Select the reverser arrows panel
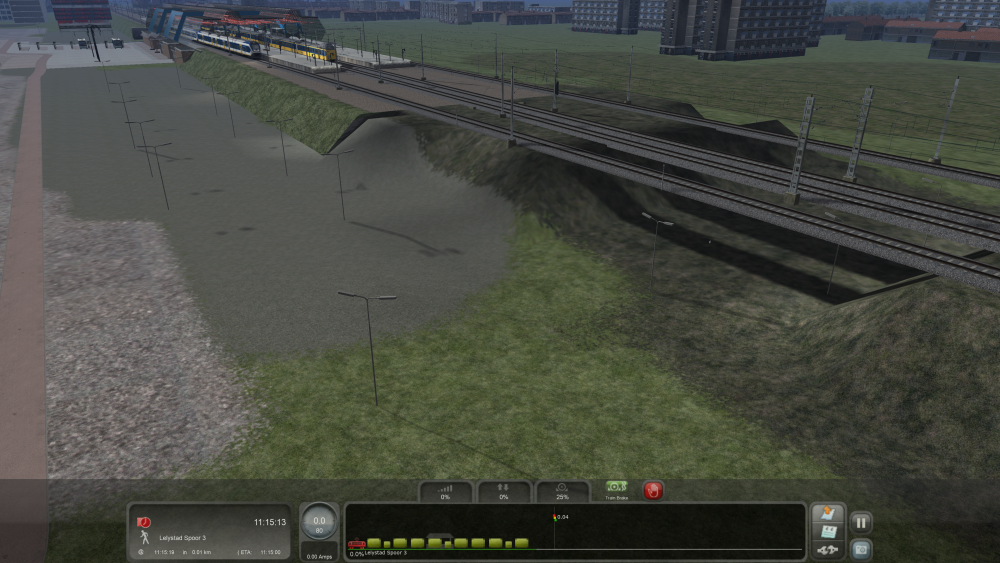1000x563 pixels. (504, 491)
